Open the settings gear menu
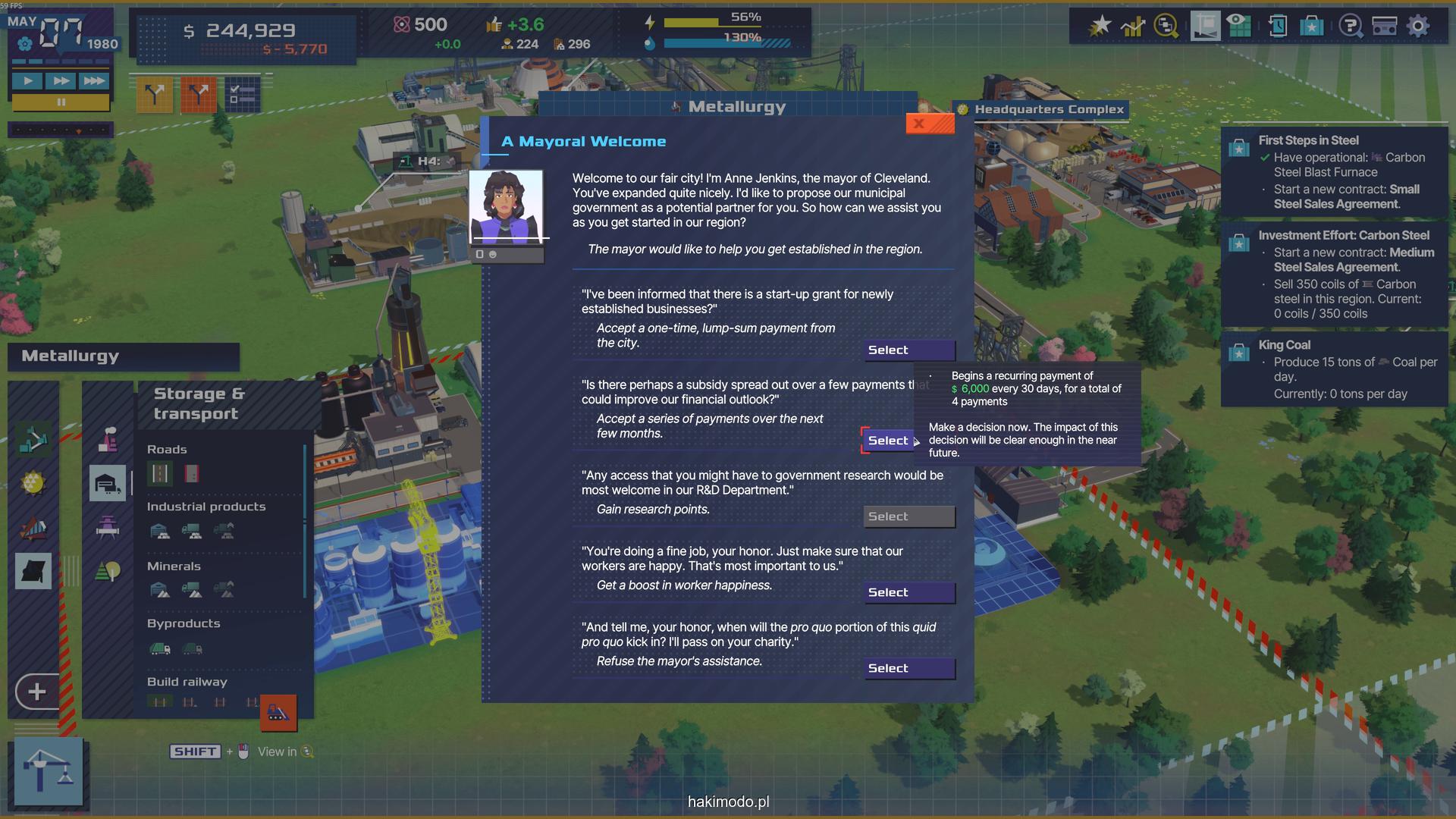The width and height of the screenshot is (1456, 819). (x=1418, y=27)
